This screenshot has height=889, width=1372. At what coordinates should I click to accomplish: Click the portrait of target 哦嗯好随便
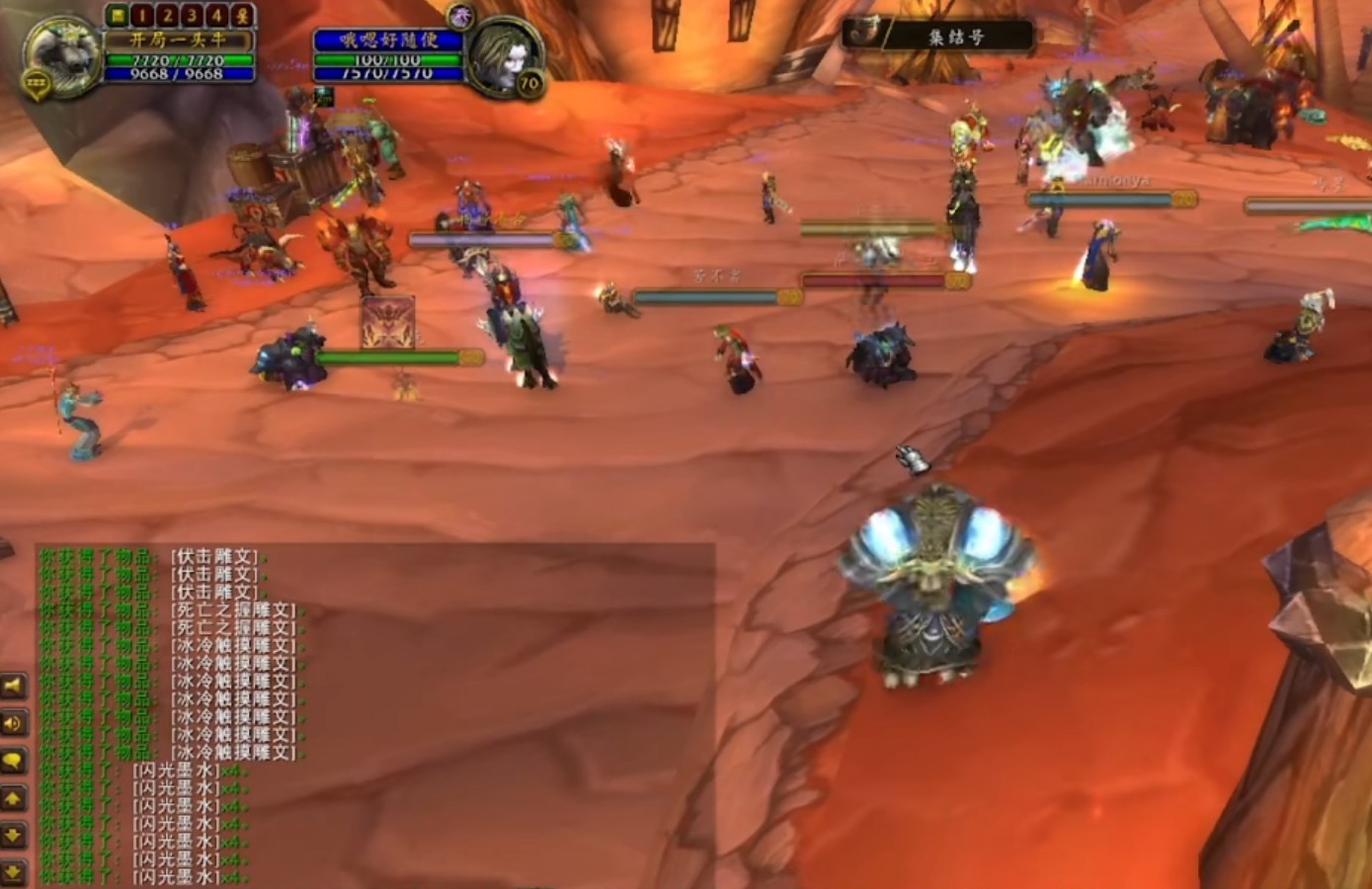[x=508, y=54]
